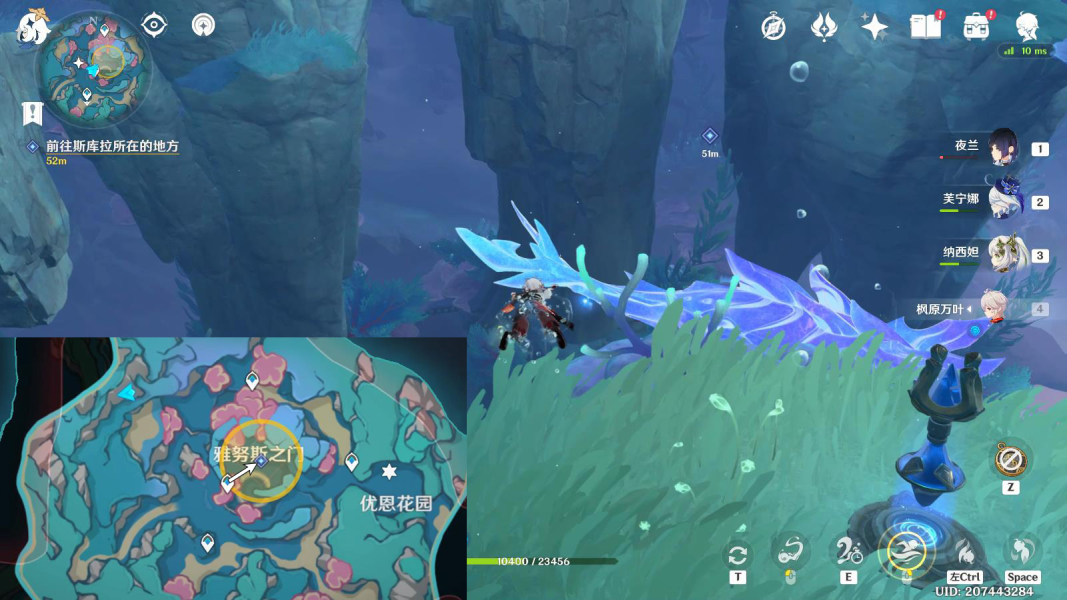Open the wish wings icon
Viewport: 1067px width, 600px height.
824,27
